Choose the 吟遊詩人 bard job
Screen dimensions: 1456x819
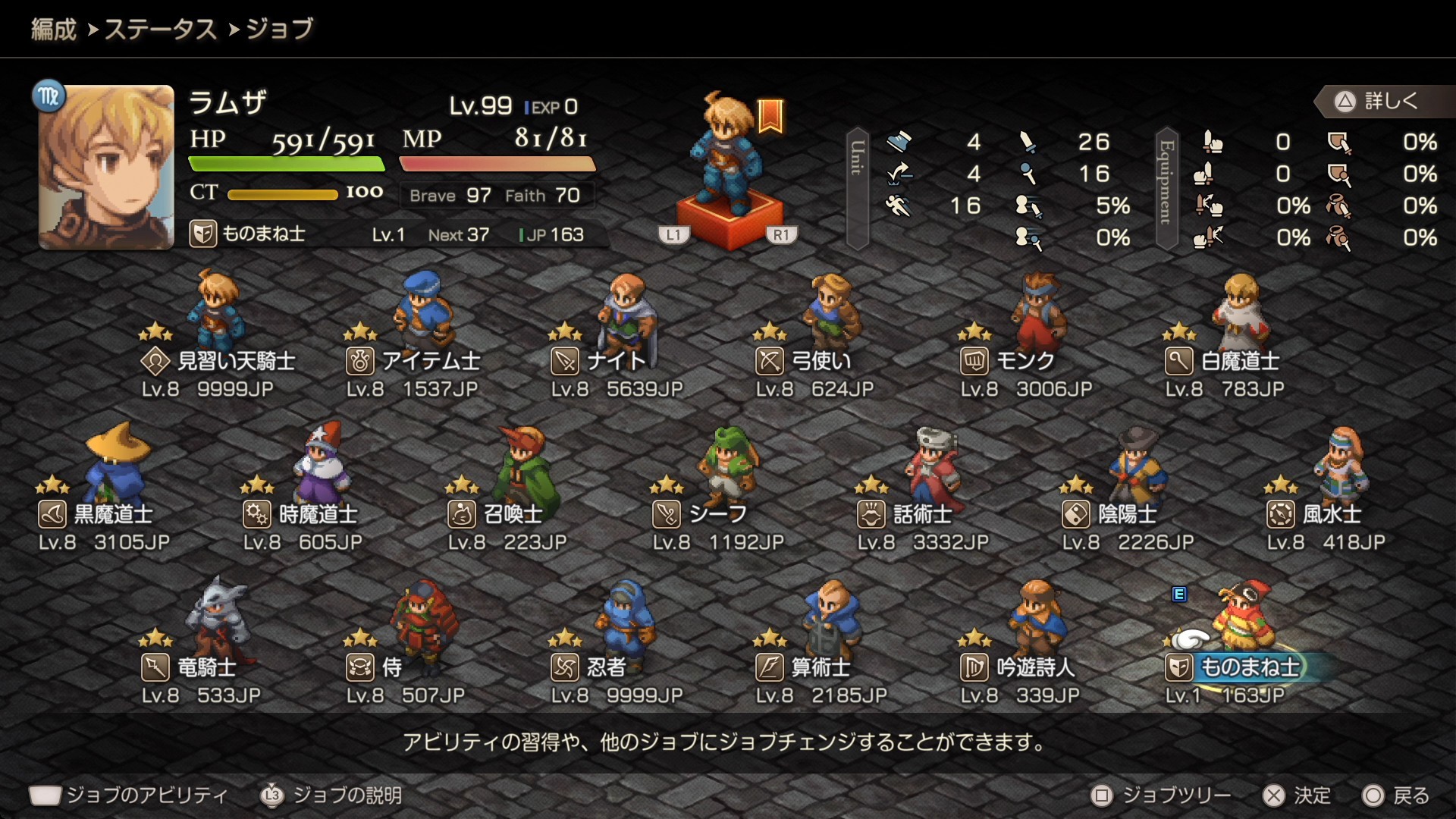(1018, 667)
